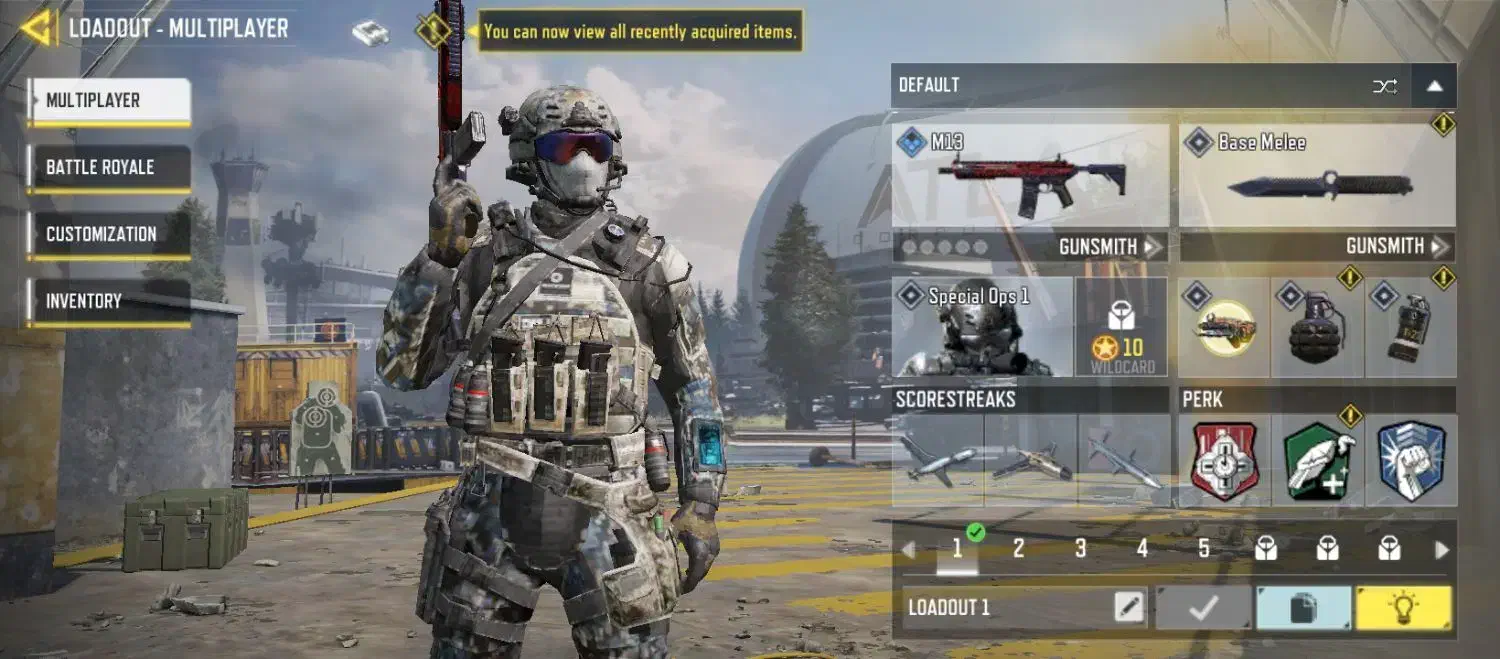The width and height of the screenshot is (1500, 659).
Task: Select the green vulture perk
Action: [x=1318, y=461]
